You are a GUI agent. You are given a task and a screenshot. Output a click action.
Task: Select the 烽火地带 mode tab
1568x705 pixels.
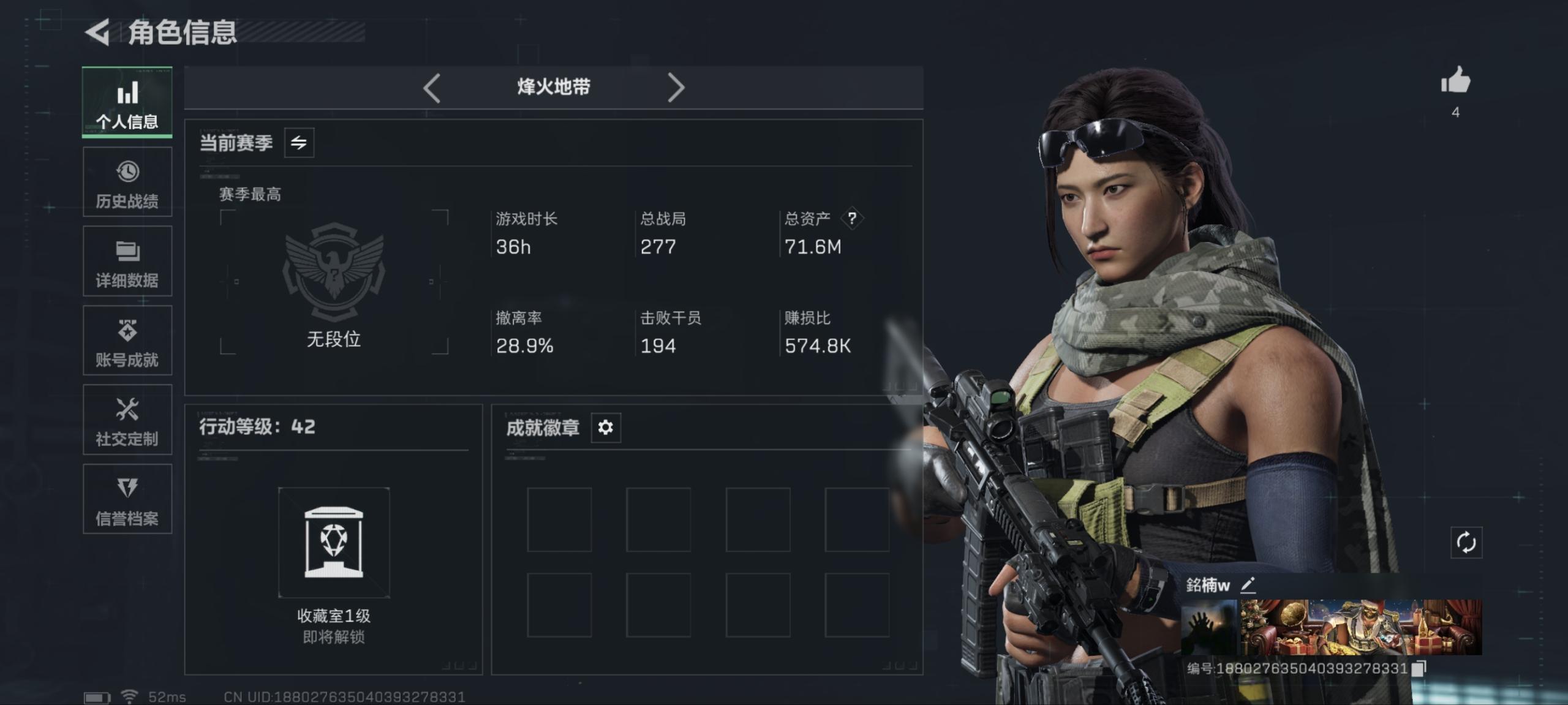[x=553, y=87]
